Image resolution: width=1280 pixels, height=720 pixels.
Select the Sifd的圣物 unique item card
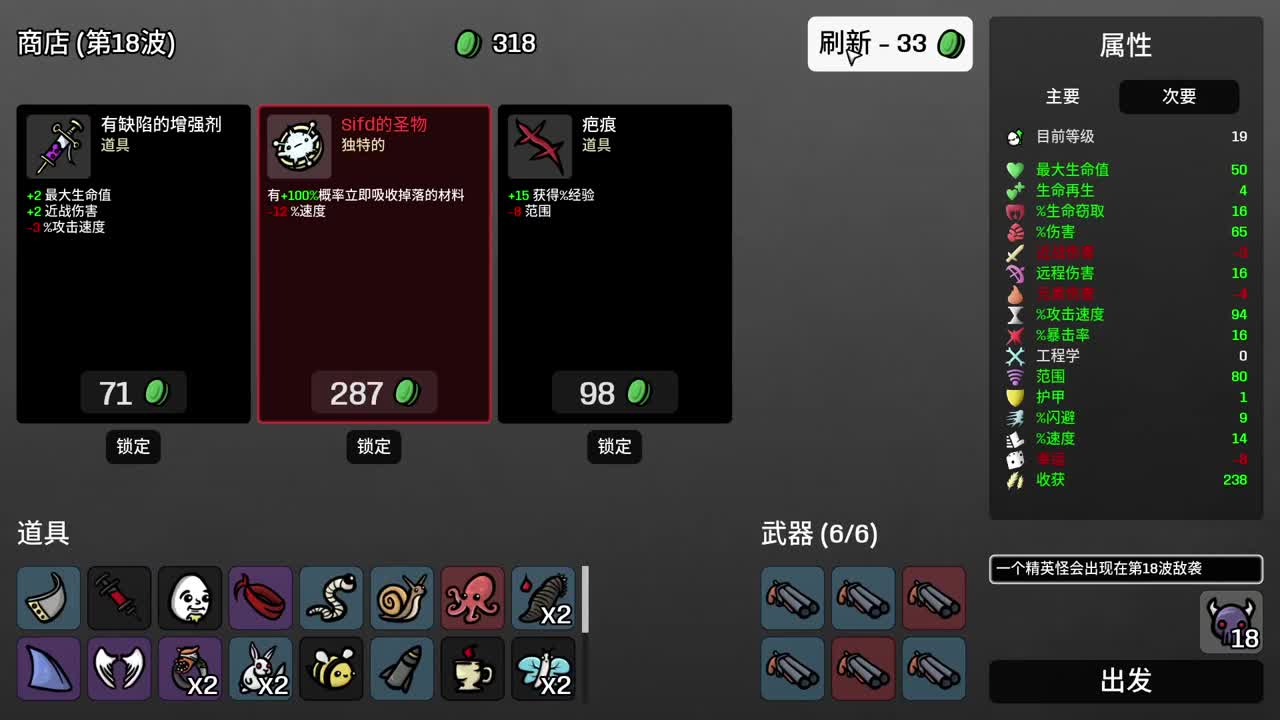(374, 263)
